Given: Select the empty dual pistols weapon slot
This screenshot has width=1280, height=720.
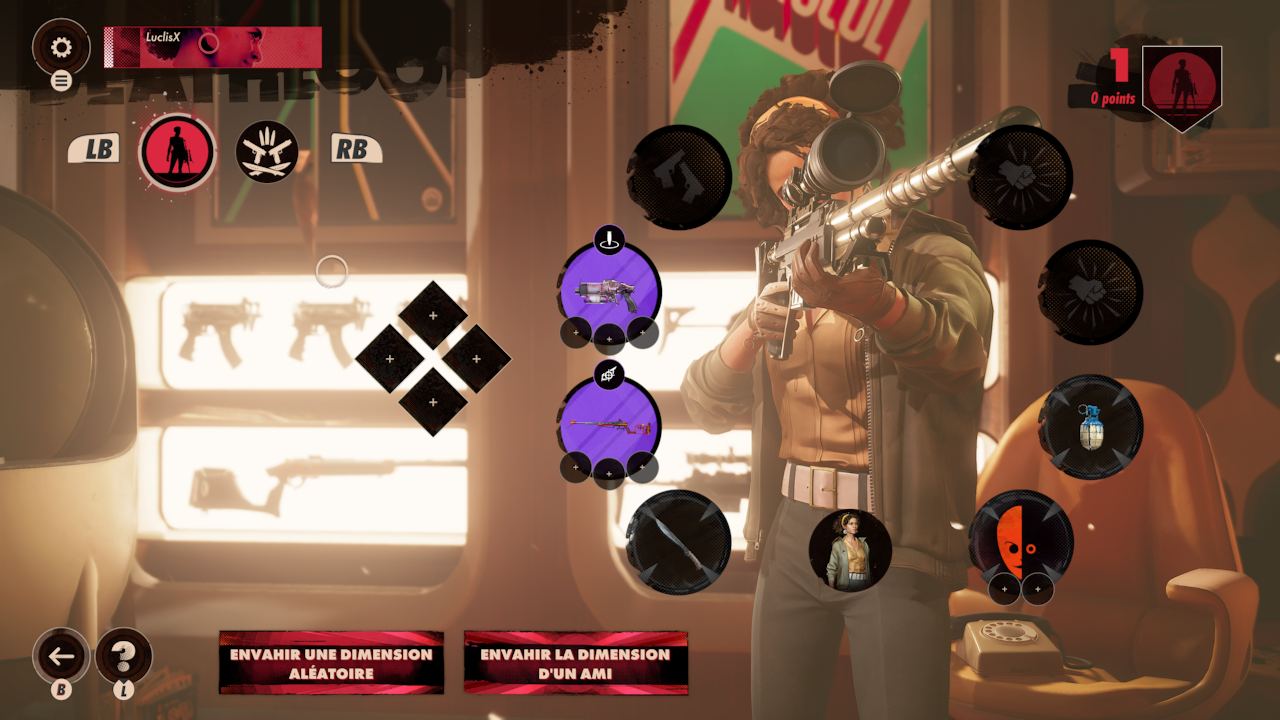Looking at the screenshot, I should [x=680, y=177].
